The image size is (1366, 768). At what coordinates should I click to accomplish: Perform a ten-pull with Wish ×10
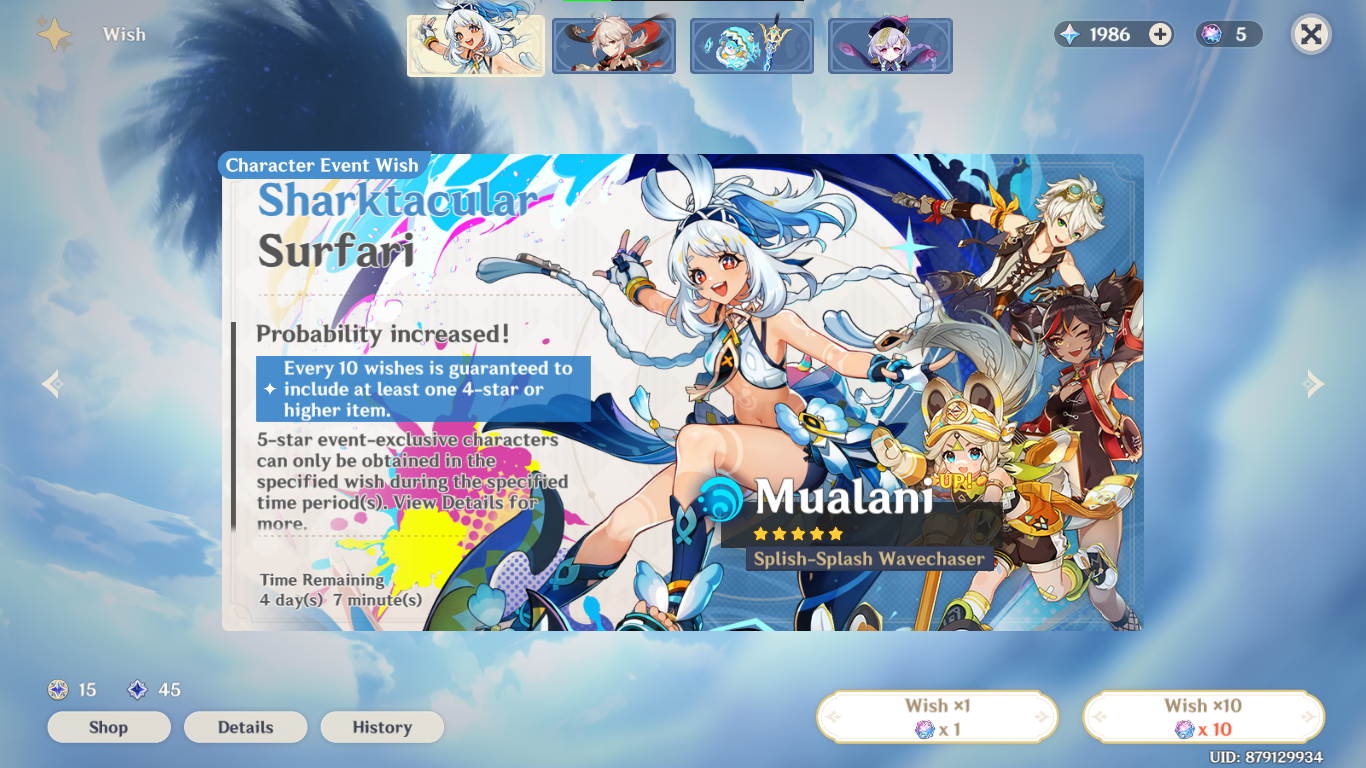point(1202,716)
